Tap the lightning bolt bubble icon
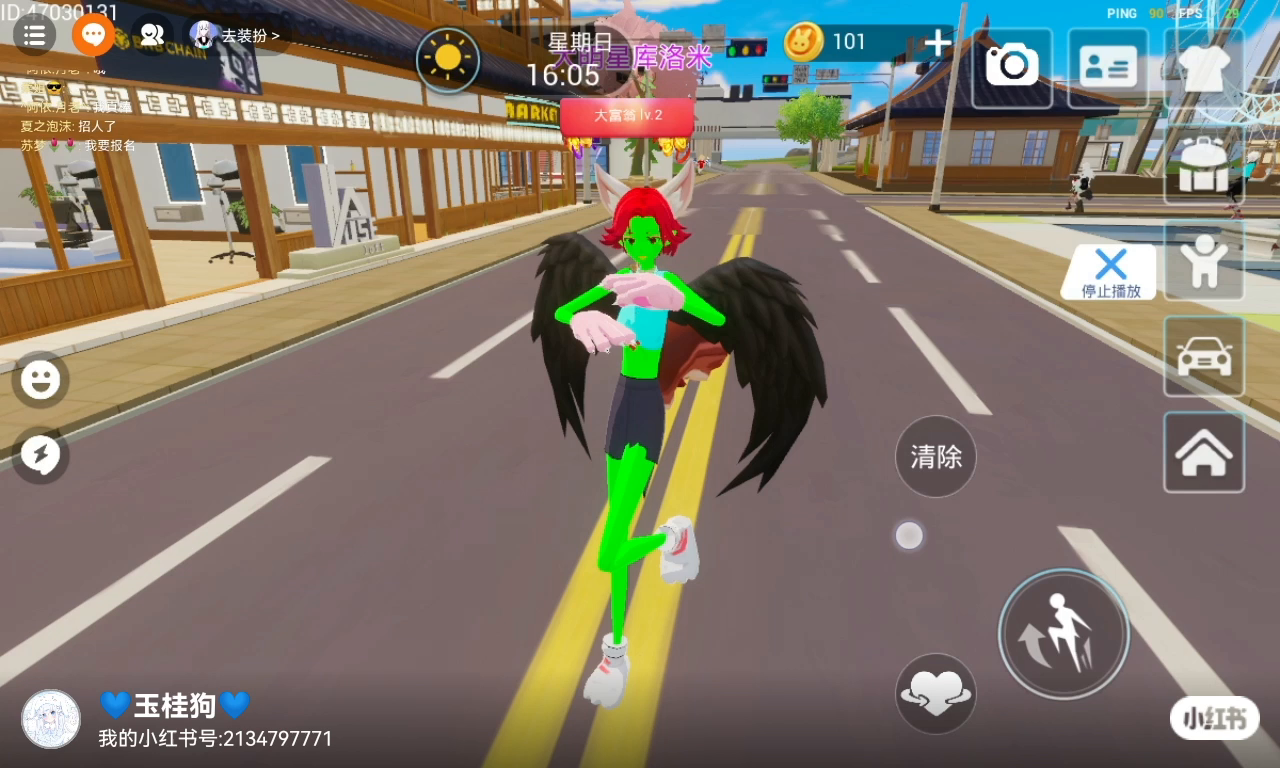Screen dimensions: 1280x768 pos(41,456)
